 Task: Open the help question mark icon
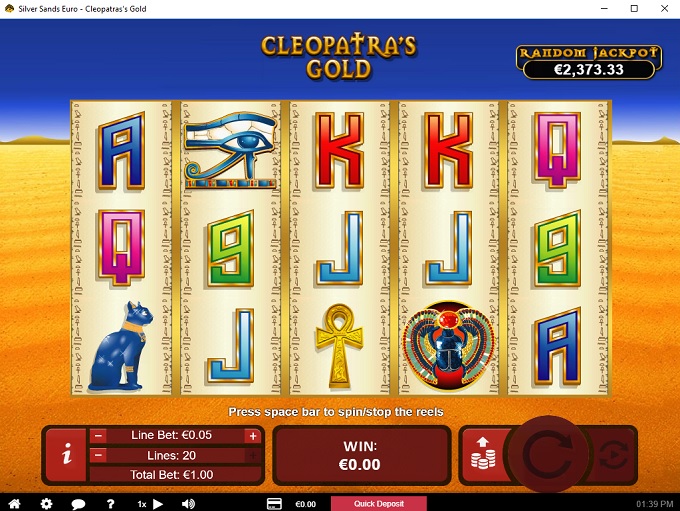click(110, 503)
